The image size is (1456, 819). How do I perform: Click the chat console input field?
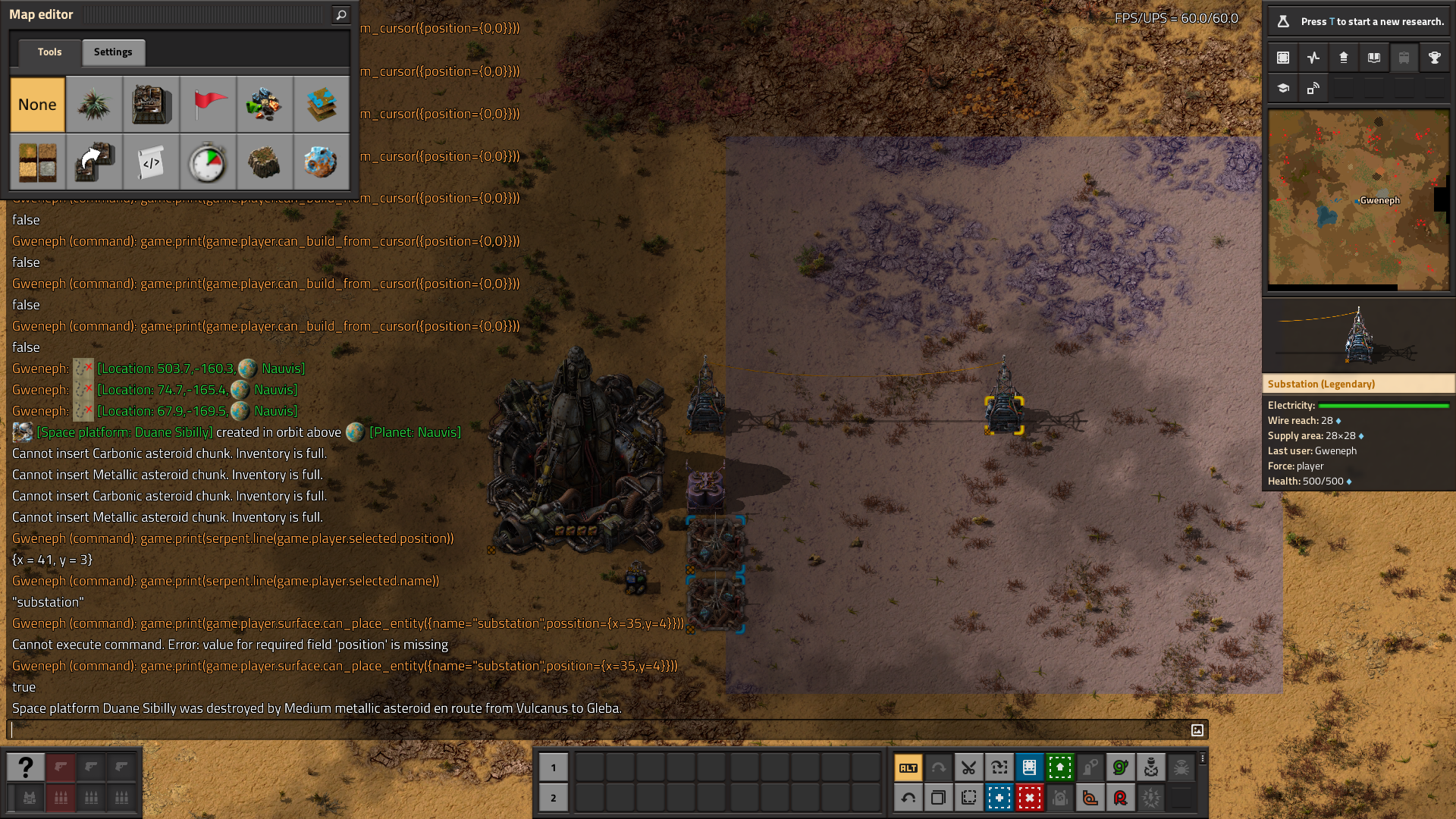coord(599,730)
